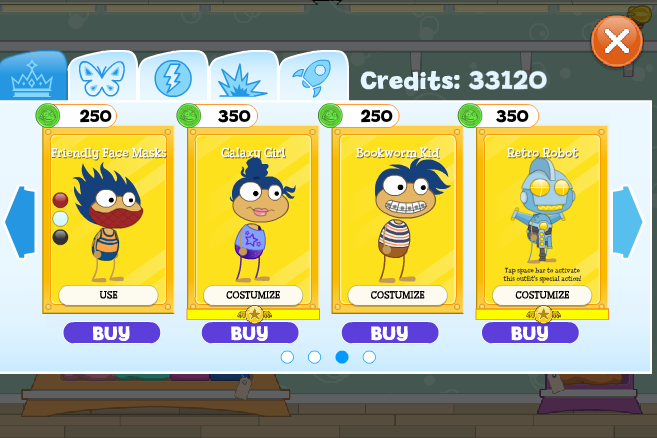The width and height of the screenshot is (657, 438).
Task: Jump to the first page dot
Action: pos(287,357)
